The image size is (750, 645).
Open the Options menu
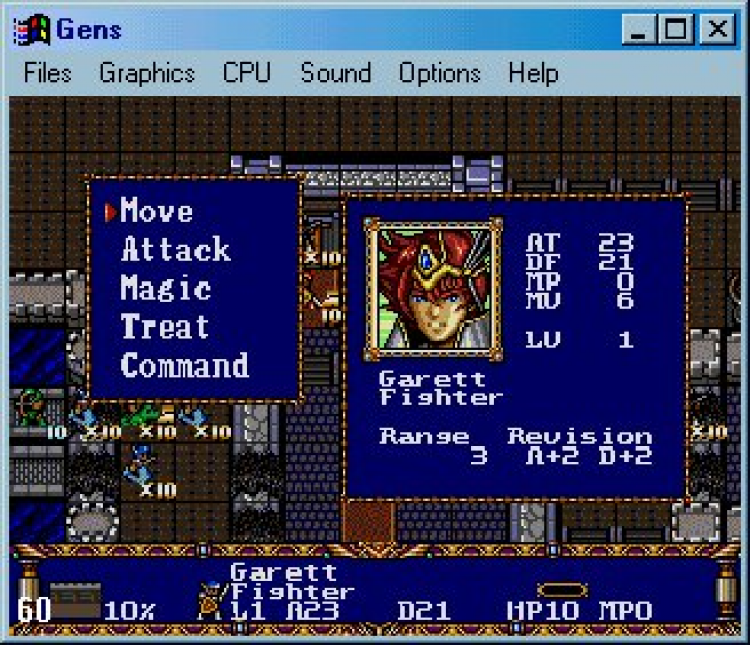point(439,73)
